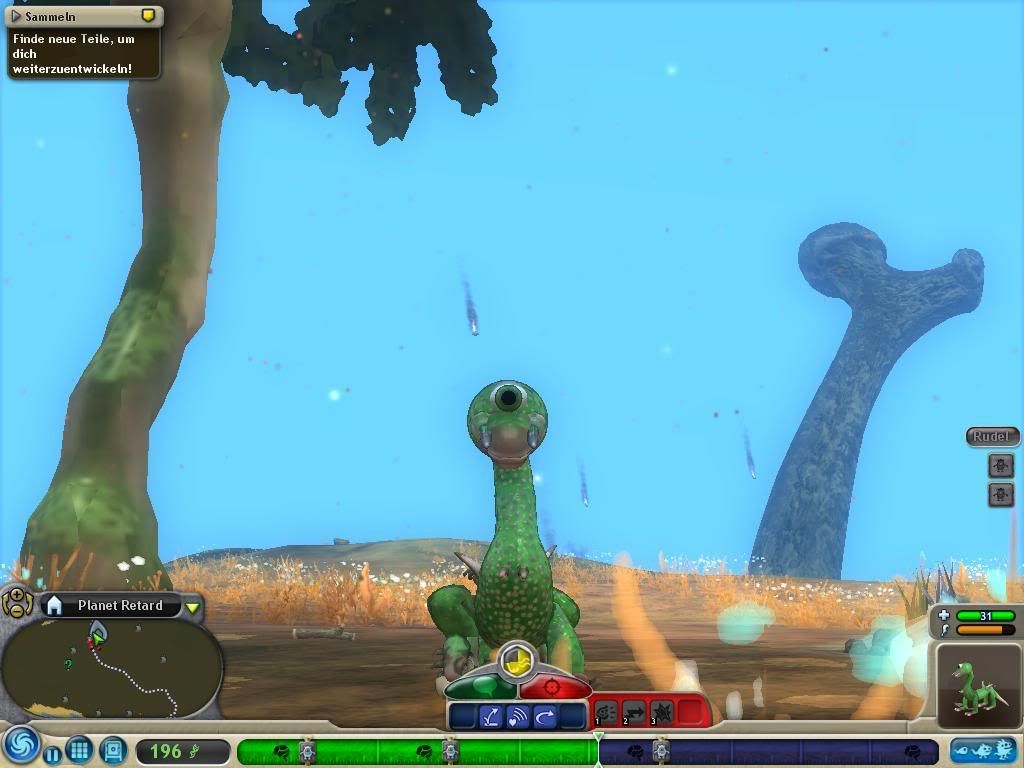
Task: Activate the curved arrow ability
Action: [x=545, y=716]
